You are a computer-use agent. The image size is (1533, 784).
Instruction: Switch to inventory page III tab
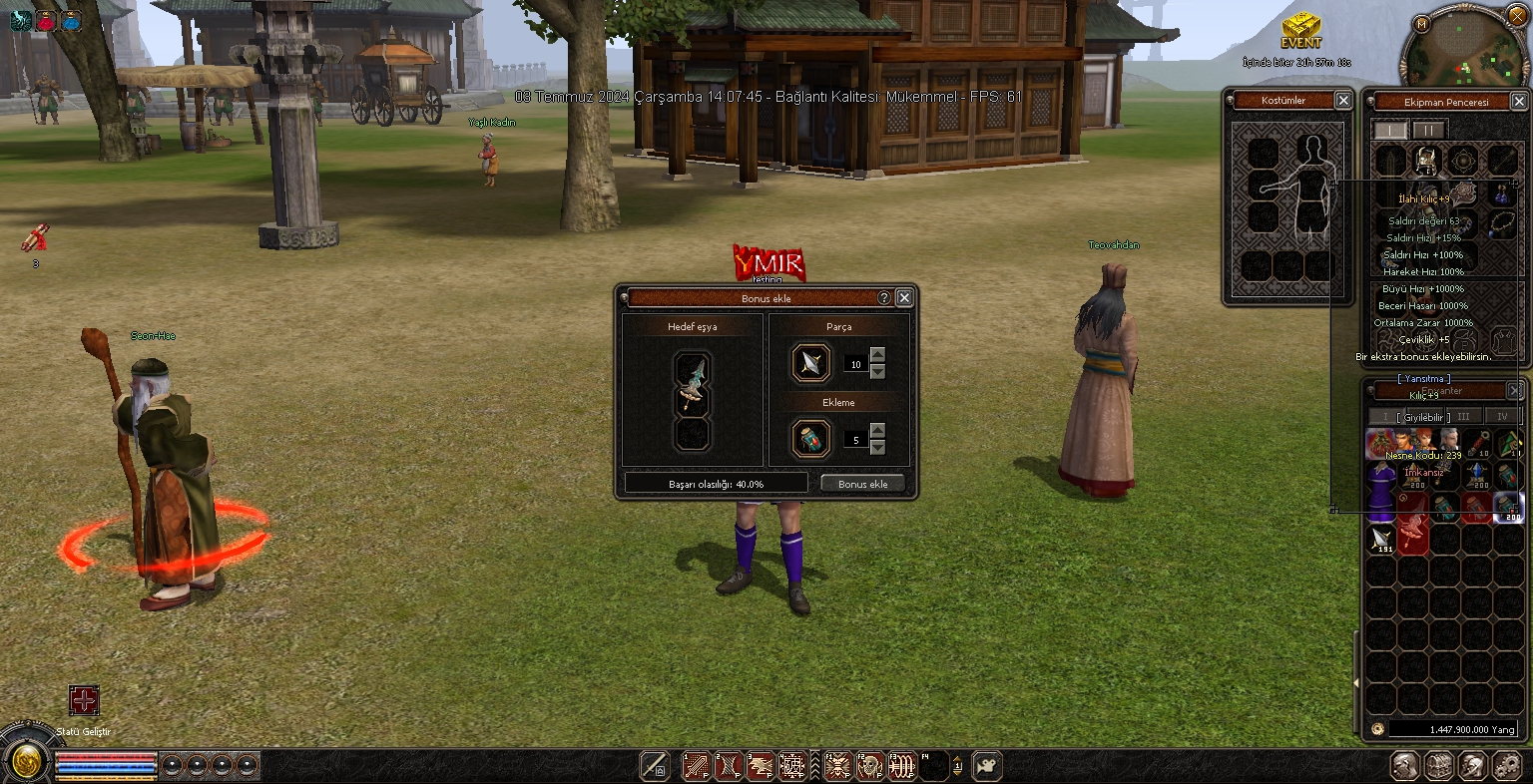1464,416
